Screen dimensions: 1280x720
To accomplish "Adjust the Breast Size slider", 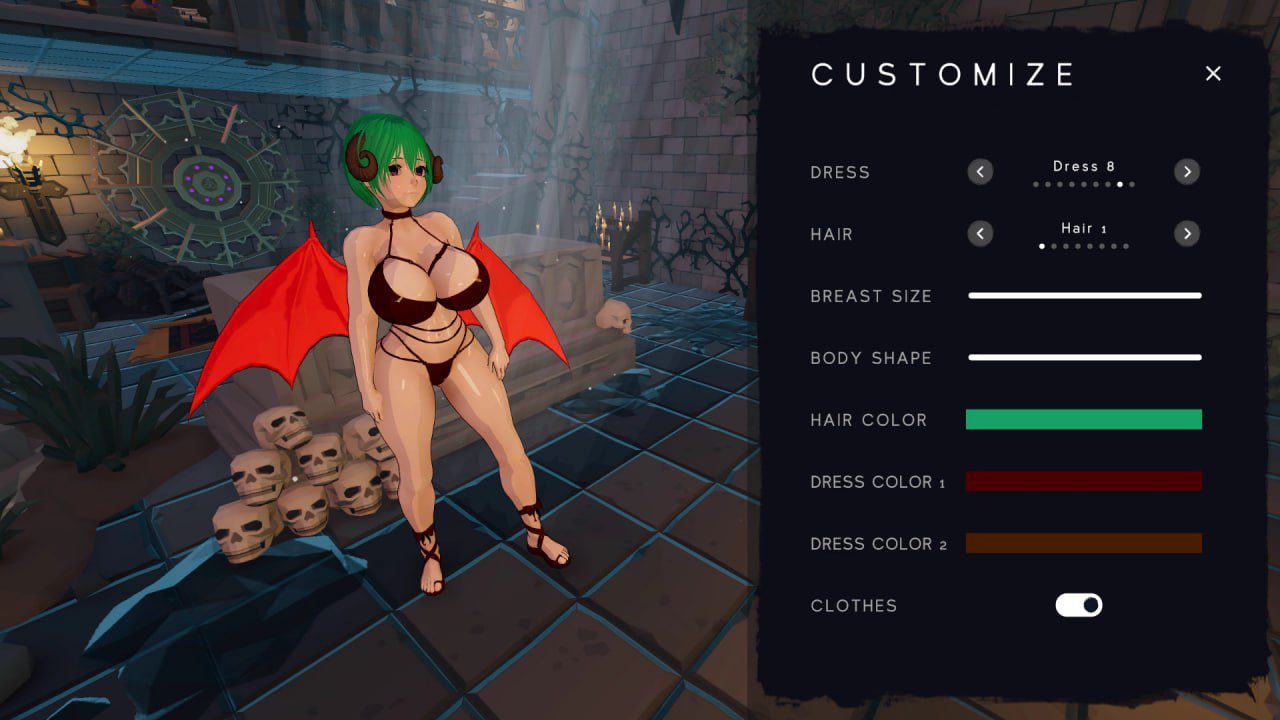I will 1083,295.
